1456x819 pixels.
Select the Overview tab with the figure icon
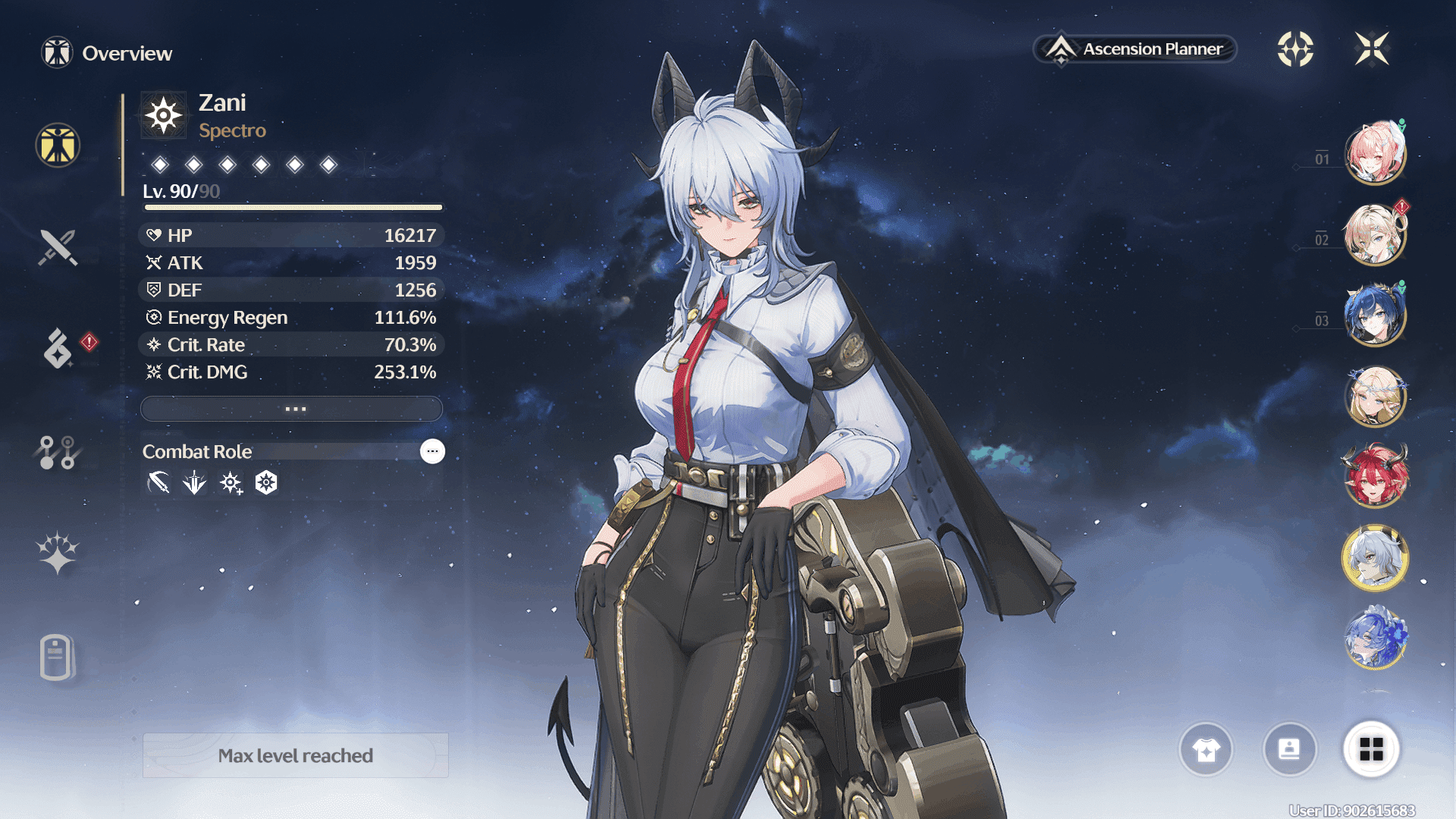click(58, 145)
